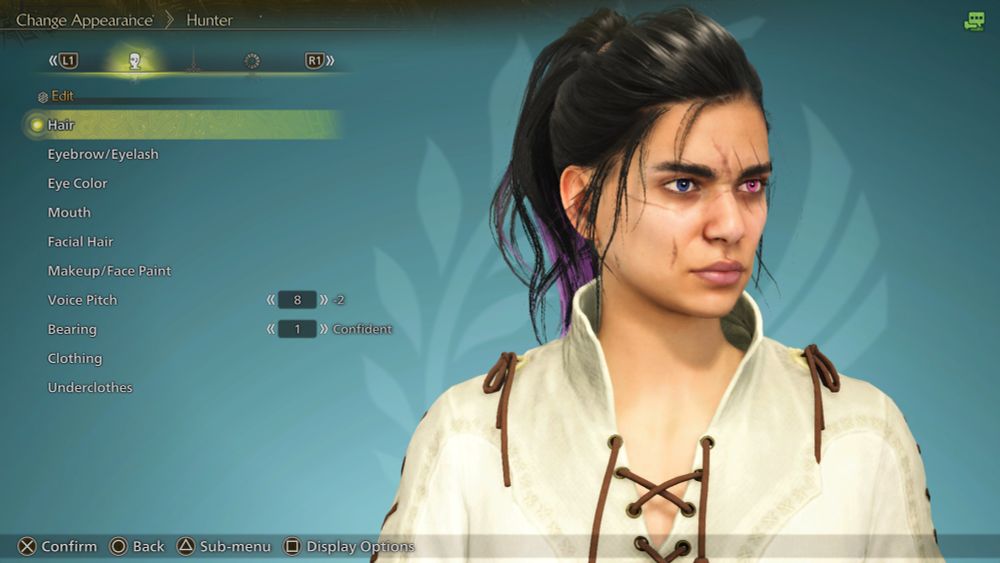The height and width of the screenshot is (563, 1000).
Task: Click Change Appearance in the breadcrumb
Action: click(x=84, y=20)
